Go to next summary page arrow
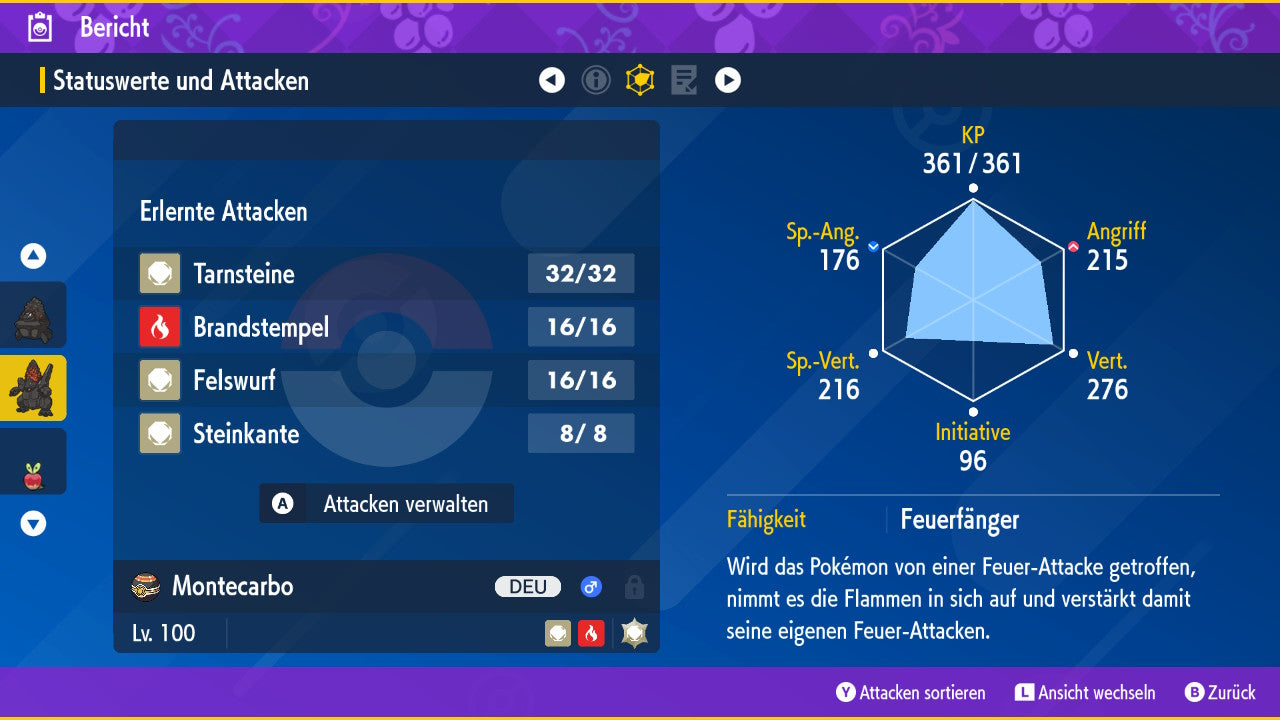 coord(728,80)
